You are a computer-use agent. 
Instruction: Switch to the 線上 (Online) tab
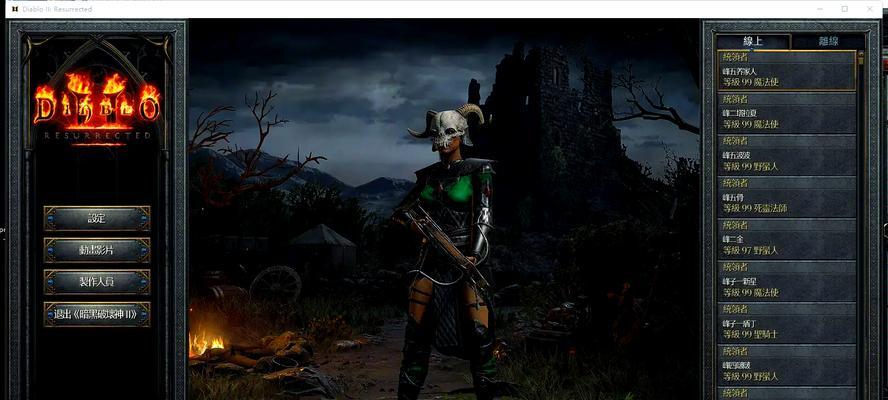[x=753, y=41]
